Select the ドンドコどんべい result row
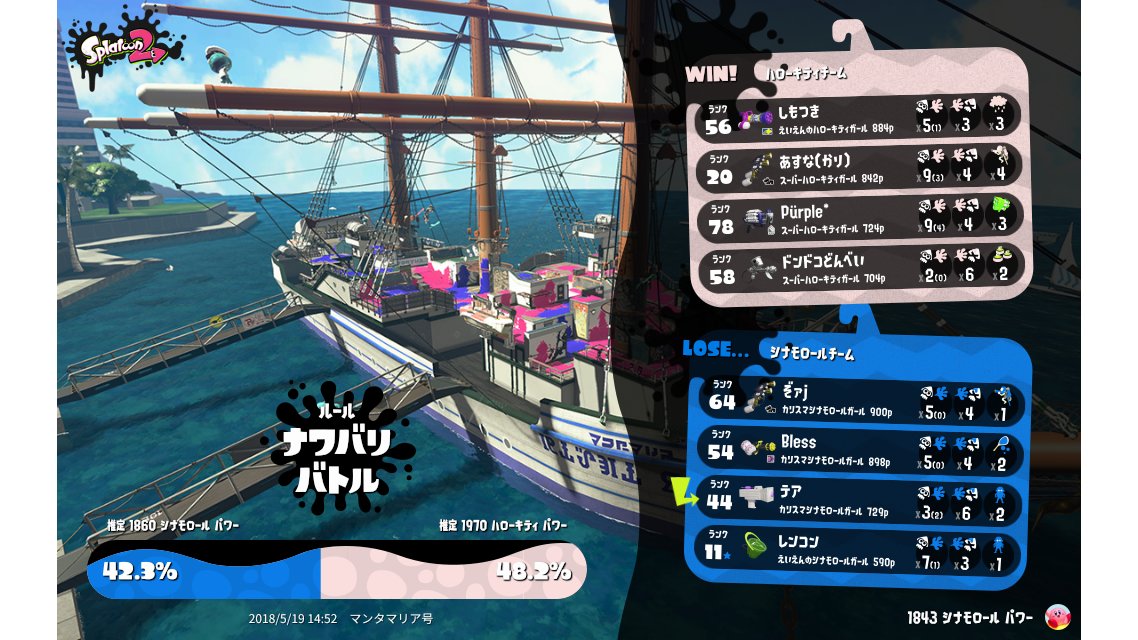1138x640 pixels. tap(861, 266)
